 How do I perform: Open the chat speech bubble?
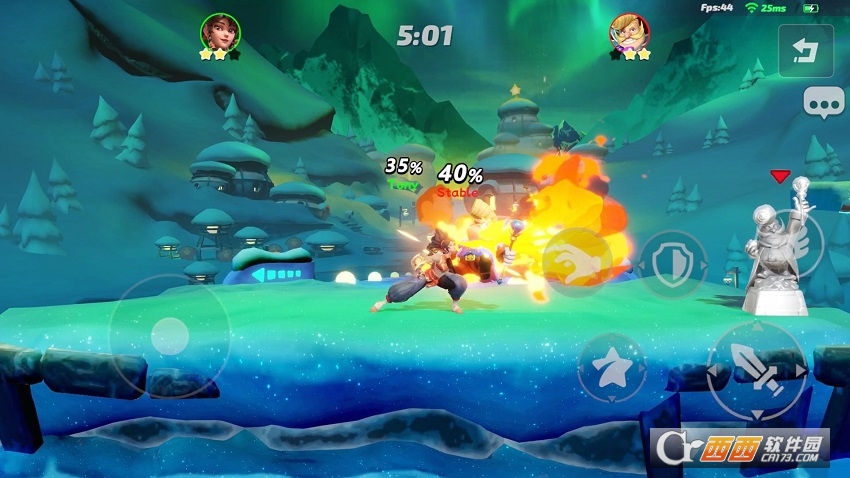(824, 103)
